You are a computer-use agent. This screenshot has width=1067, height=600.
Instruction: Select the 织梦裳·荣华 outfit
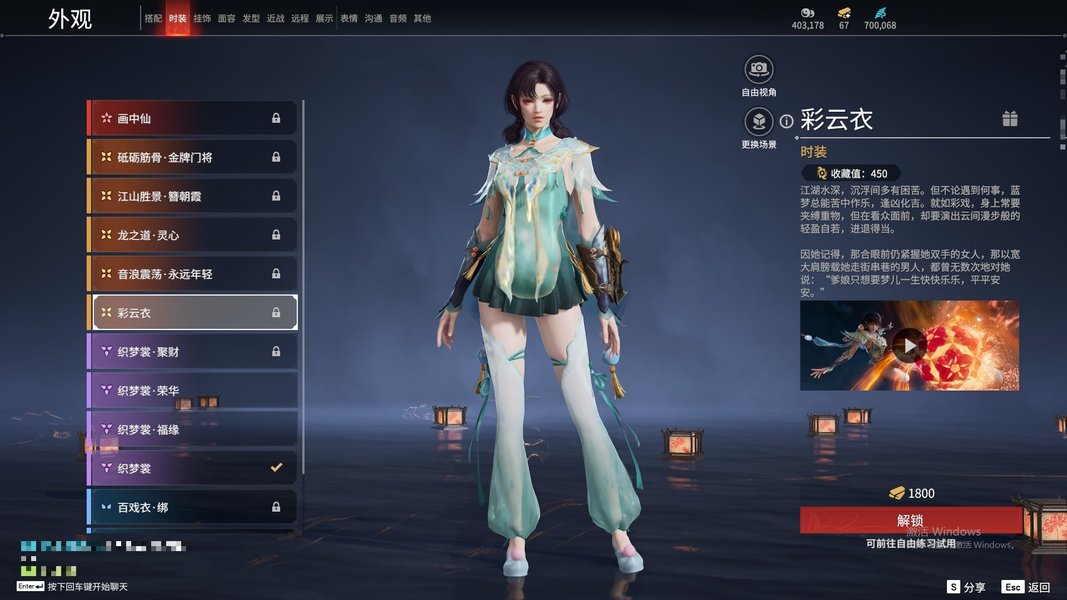click(x=193, y=391)
